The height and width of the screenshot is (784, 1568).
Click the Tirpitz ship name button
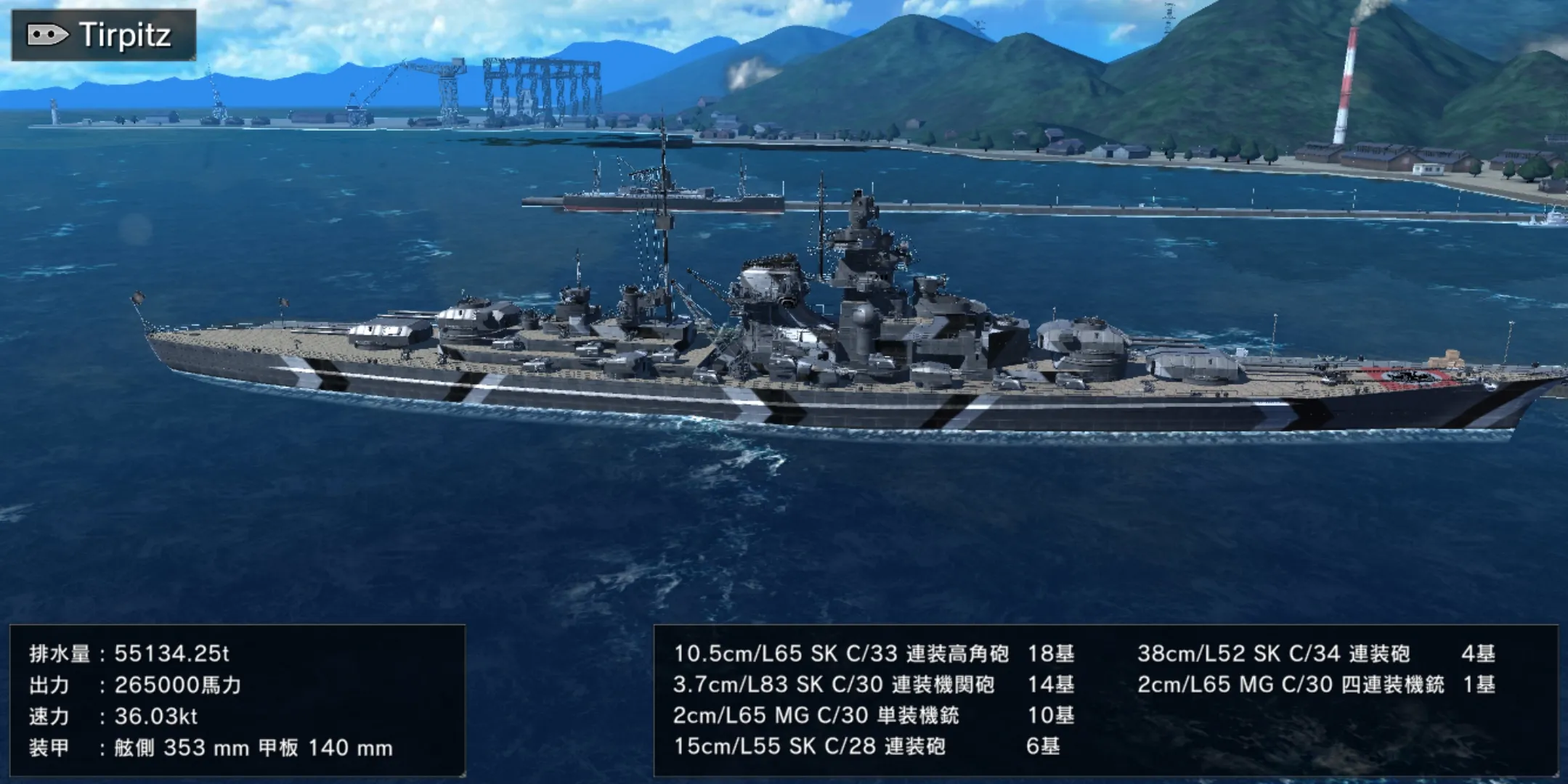pyautogui.click(x=104, y=35)
